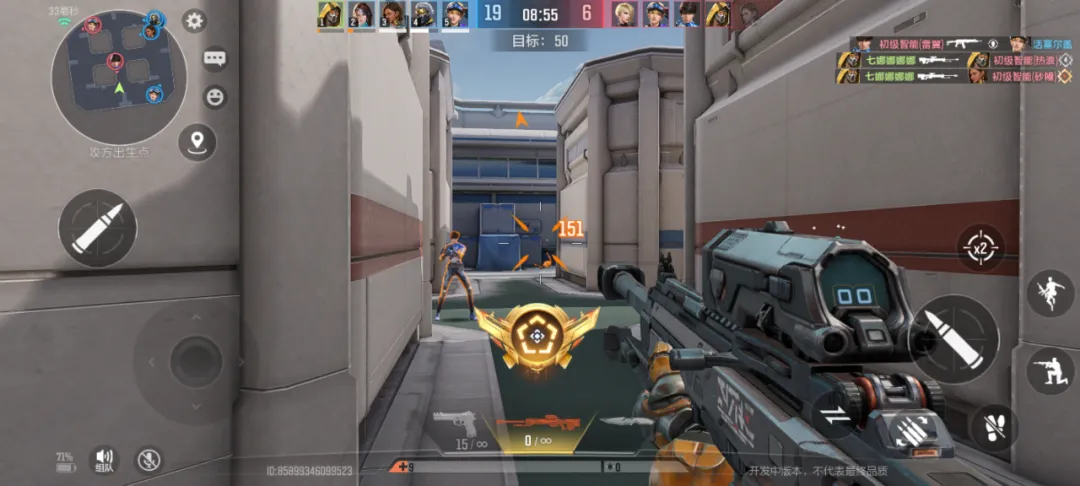The width and height of the screenshot is (1080, 486).
Task: Open the settings gear icon
Action: pyautogui.click(x=194, y=21)
